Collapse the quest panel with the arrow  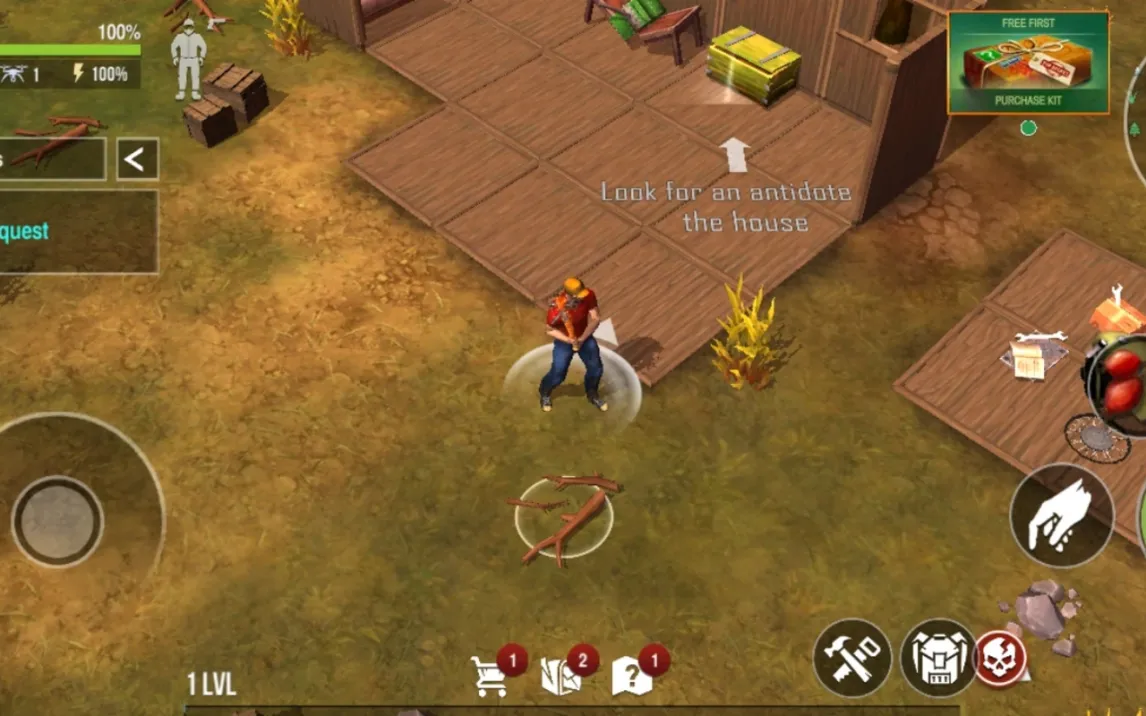click(137, 159)
